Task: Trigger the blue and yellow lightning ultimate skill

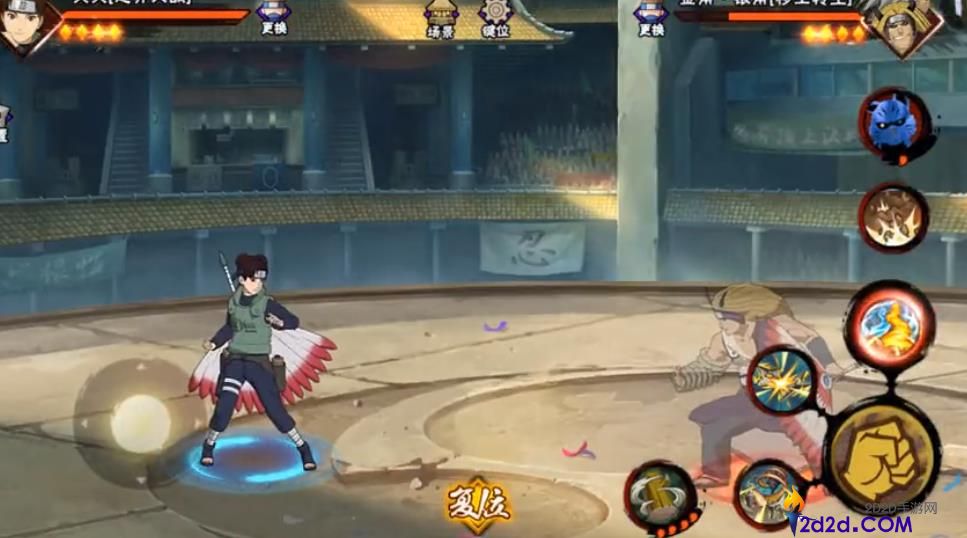Action: pos(889,325)
